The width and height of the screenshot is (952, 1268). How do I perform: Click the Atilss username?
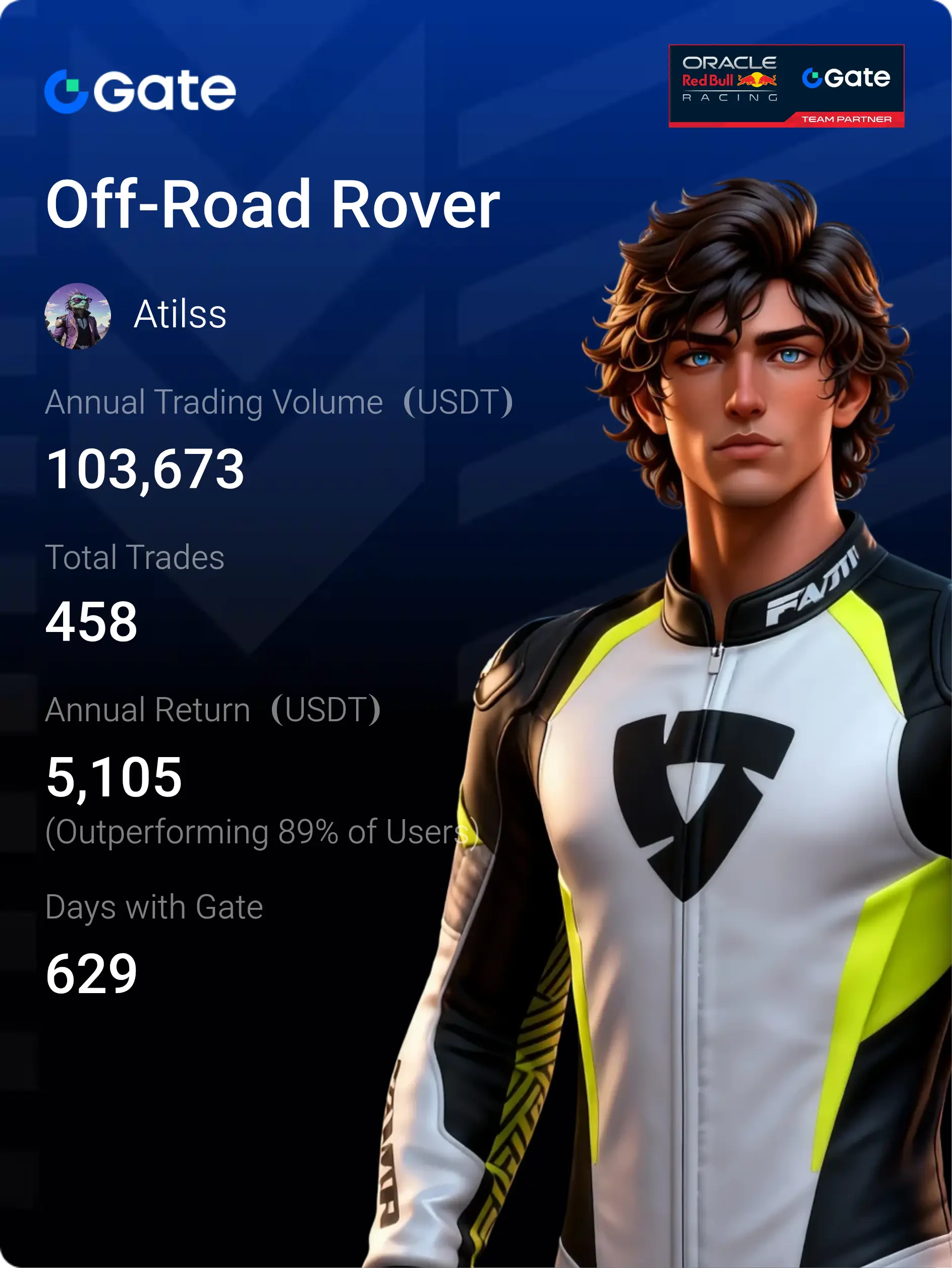point(180,315)
